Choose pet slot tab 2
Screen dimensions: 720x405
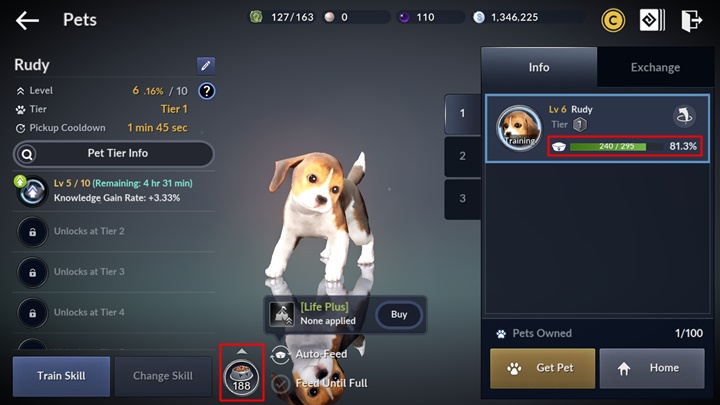[462, 156]
